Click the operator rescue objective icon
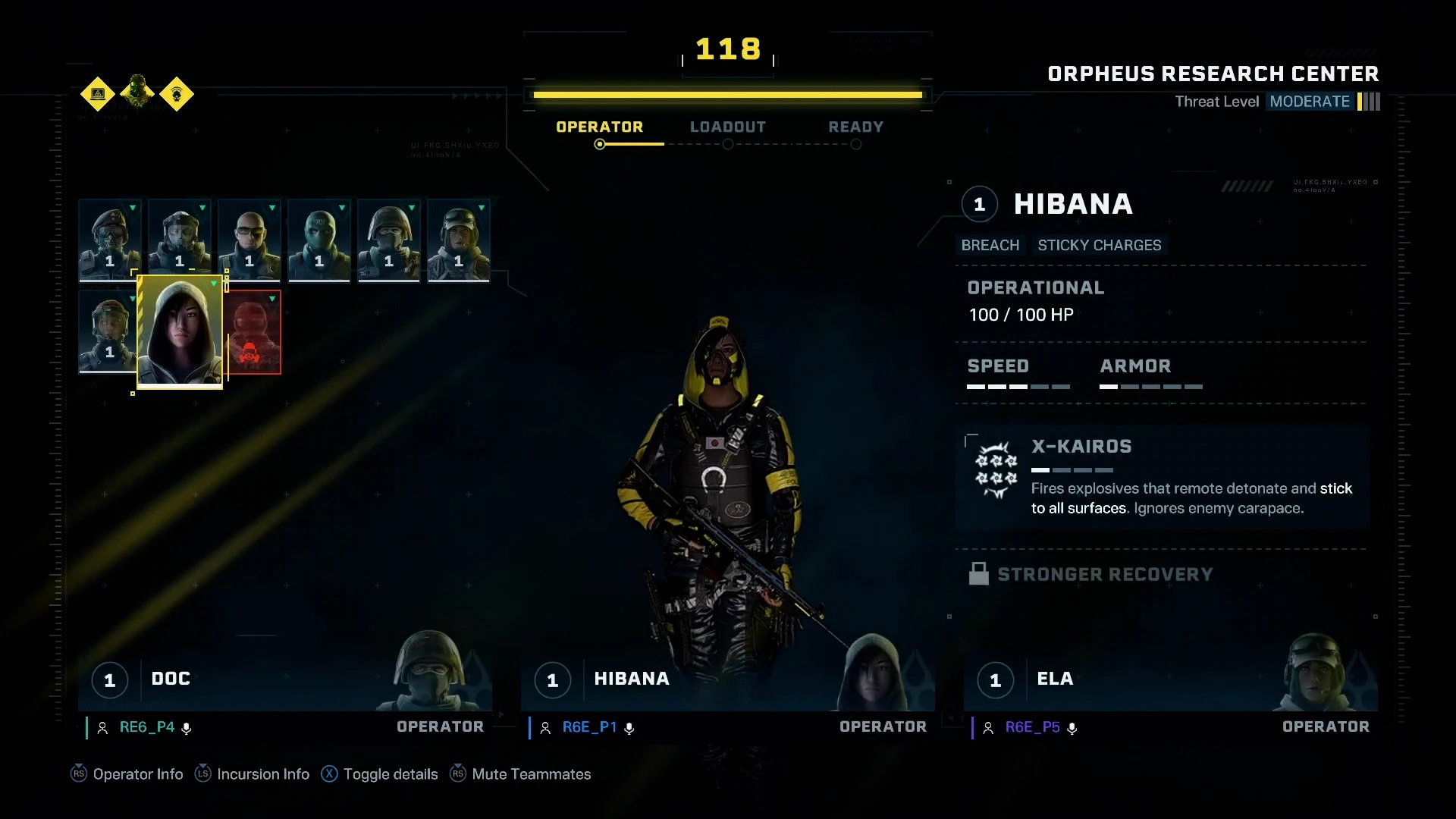Screen dimensions: 1456x819 click(x=137, y=93)
